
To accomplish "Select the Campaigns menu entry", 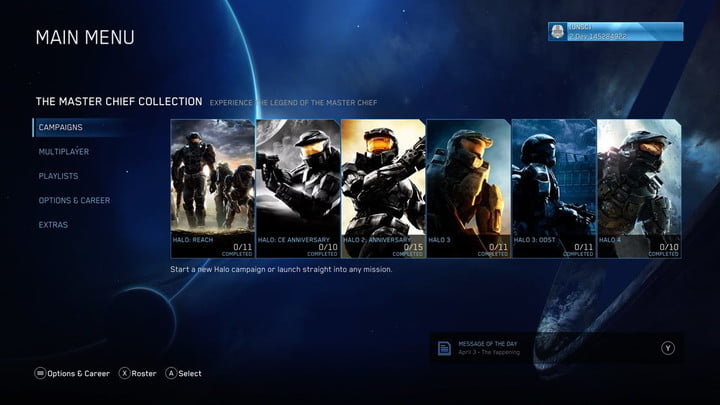I will [x=61, y=128].
